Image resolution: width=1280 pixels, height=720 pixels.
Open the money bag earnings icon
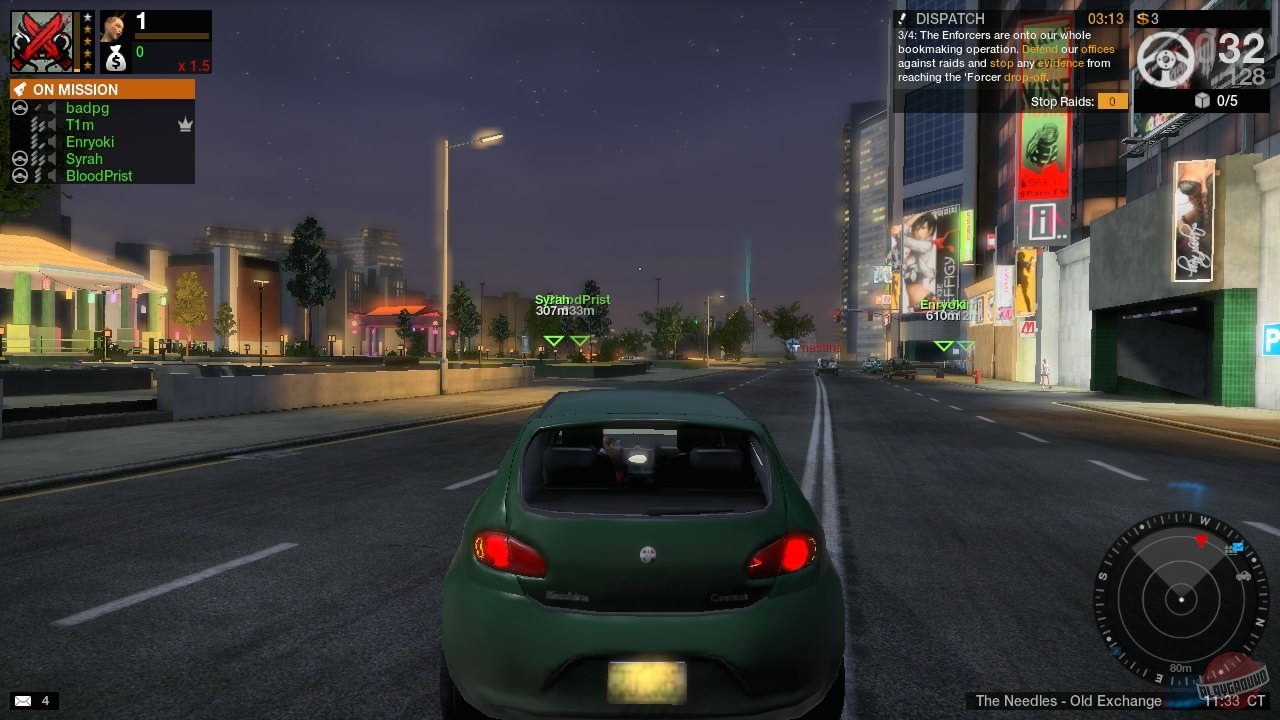click(116, 58)
